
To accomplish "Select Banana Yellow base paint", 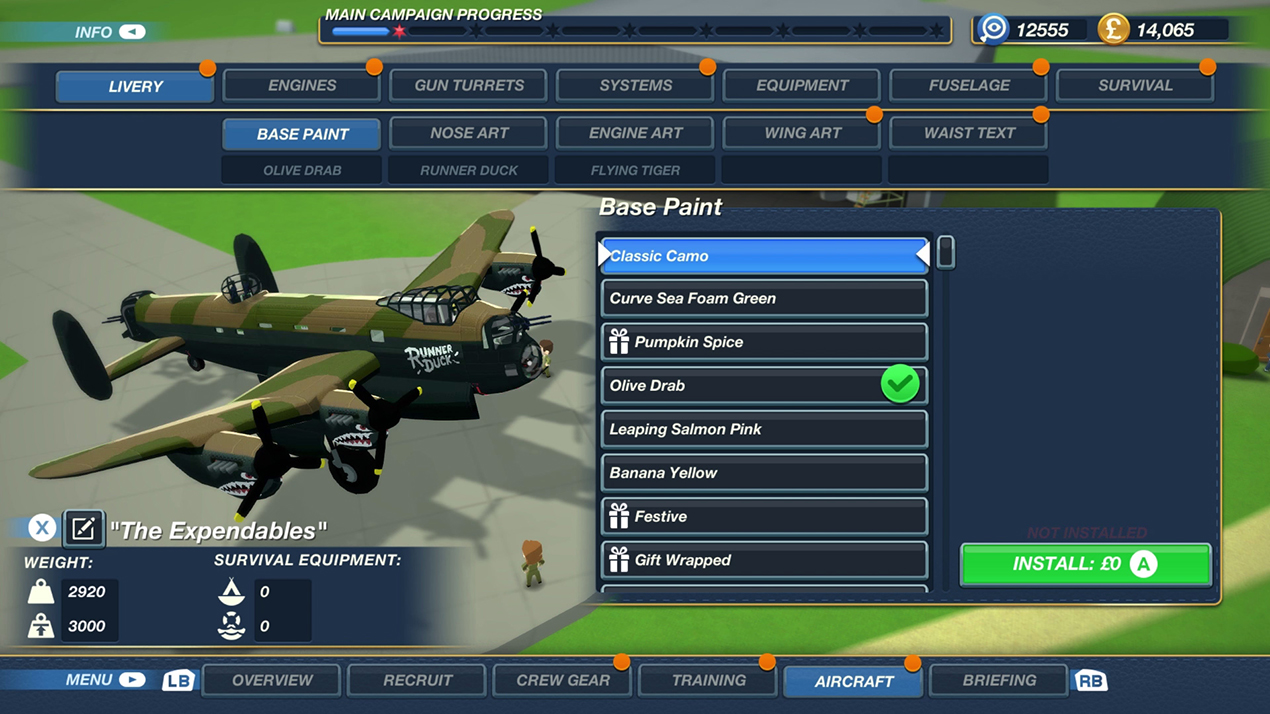I will coord(764,473).
